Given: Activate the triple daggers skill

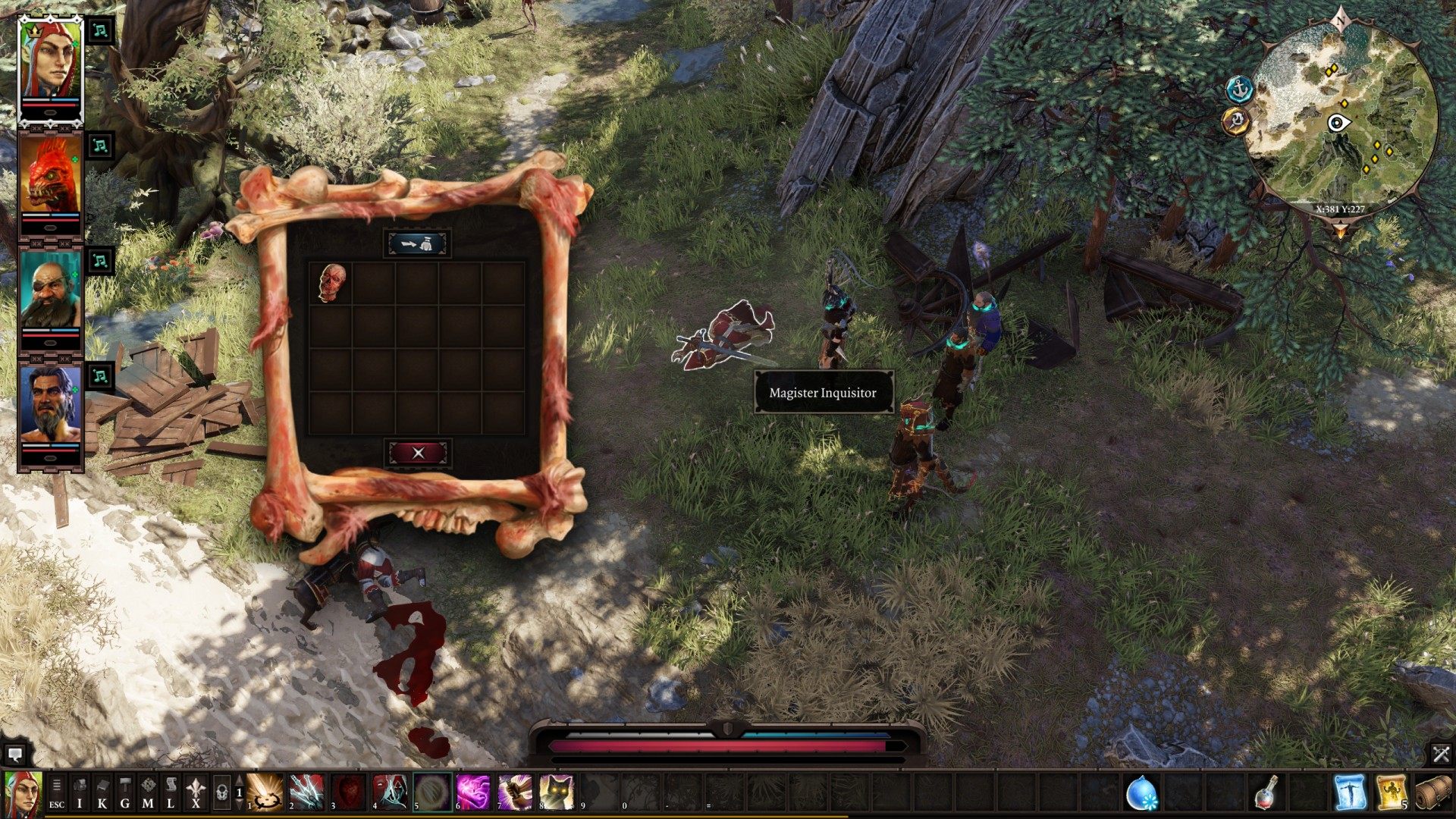Looking at the screenshot, I should [x=306, y=792].
